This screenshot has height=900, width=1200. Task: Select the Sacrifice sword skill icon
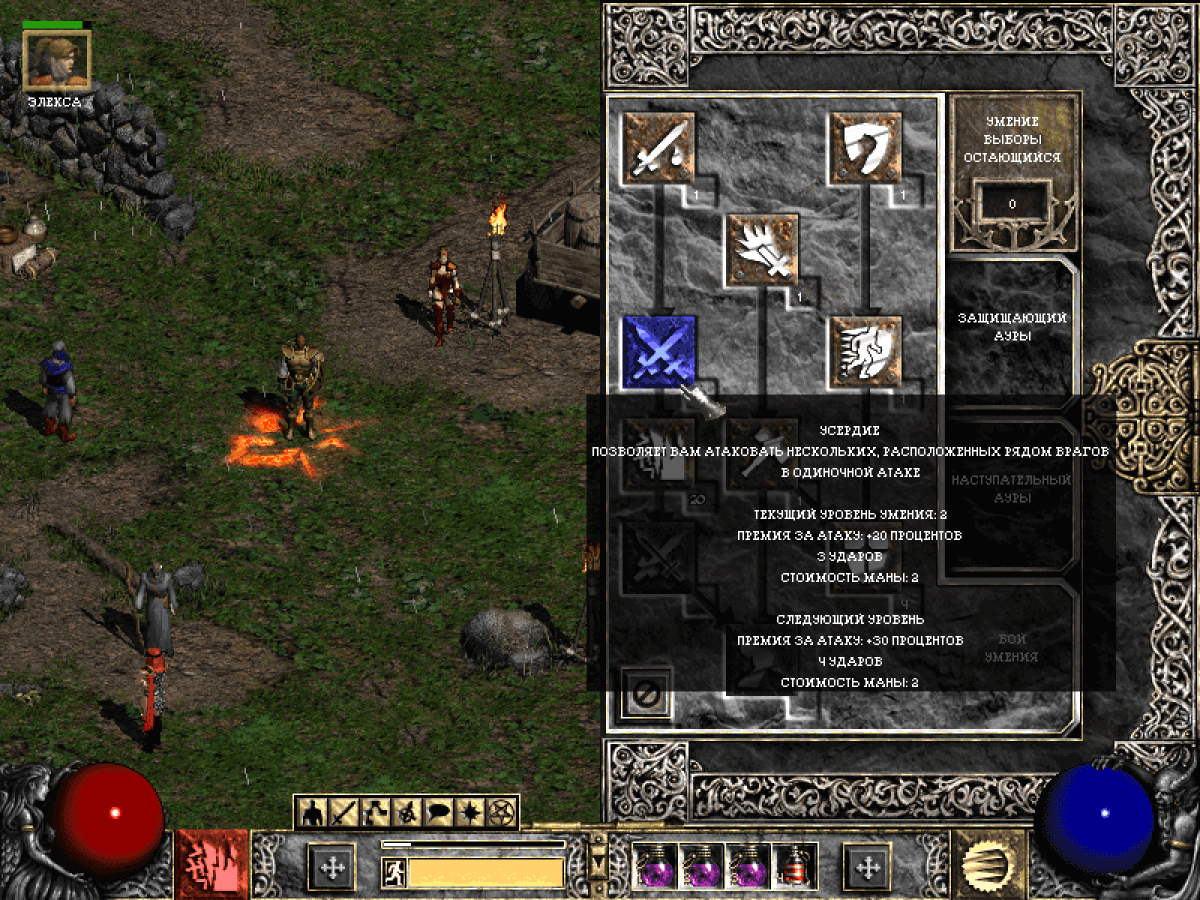[659, 148]
